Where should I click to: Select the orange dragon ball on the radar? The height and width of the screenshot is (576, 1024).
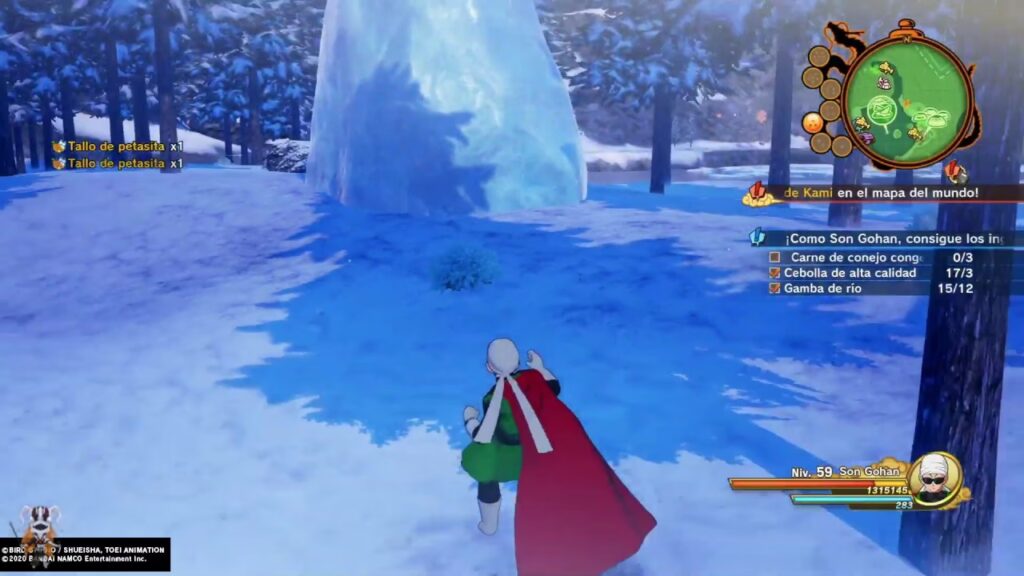[x=814, y=122]
